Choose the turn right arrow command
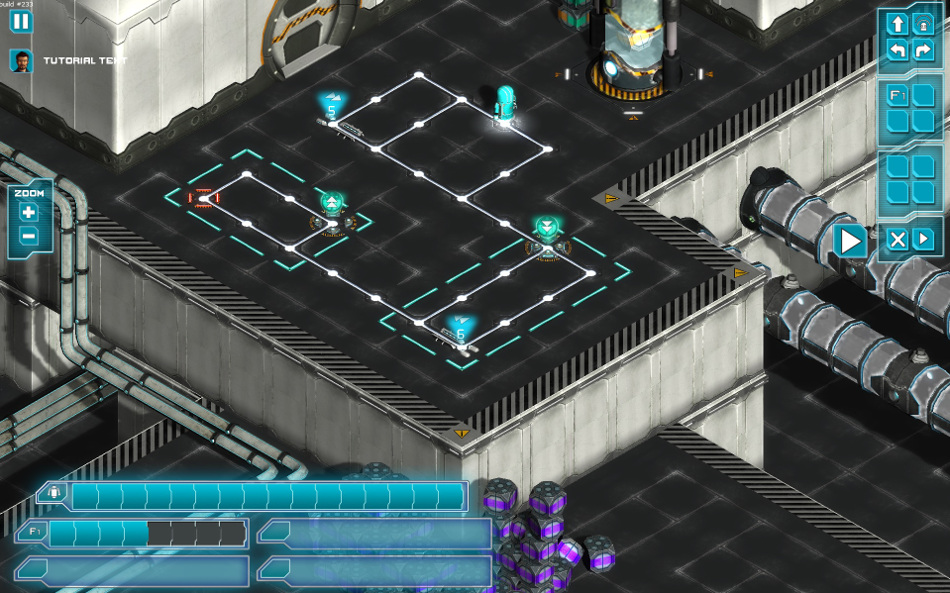 (x=923, y=49)
